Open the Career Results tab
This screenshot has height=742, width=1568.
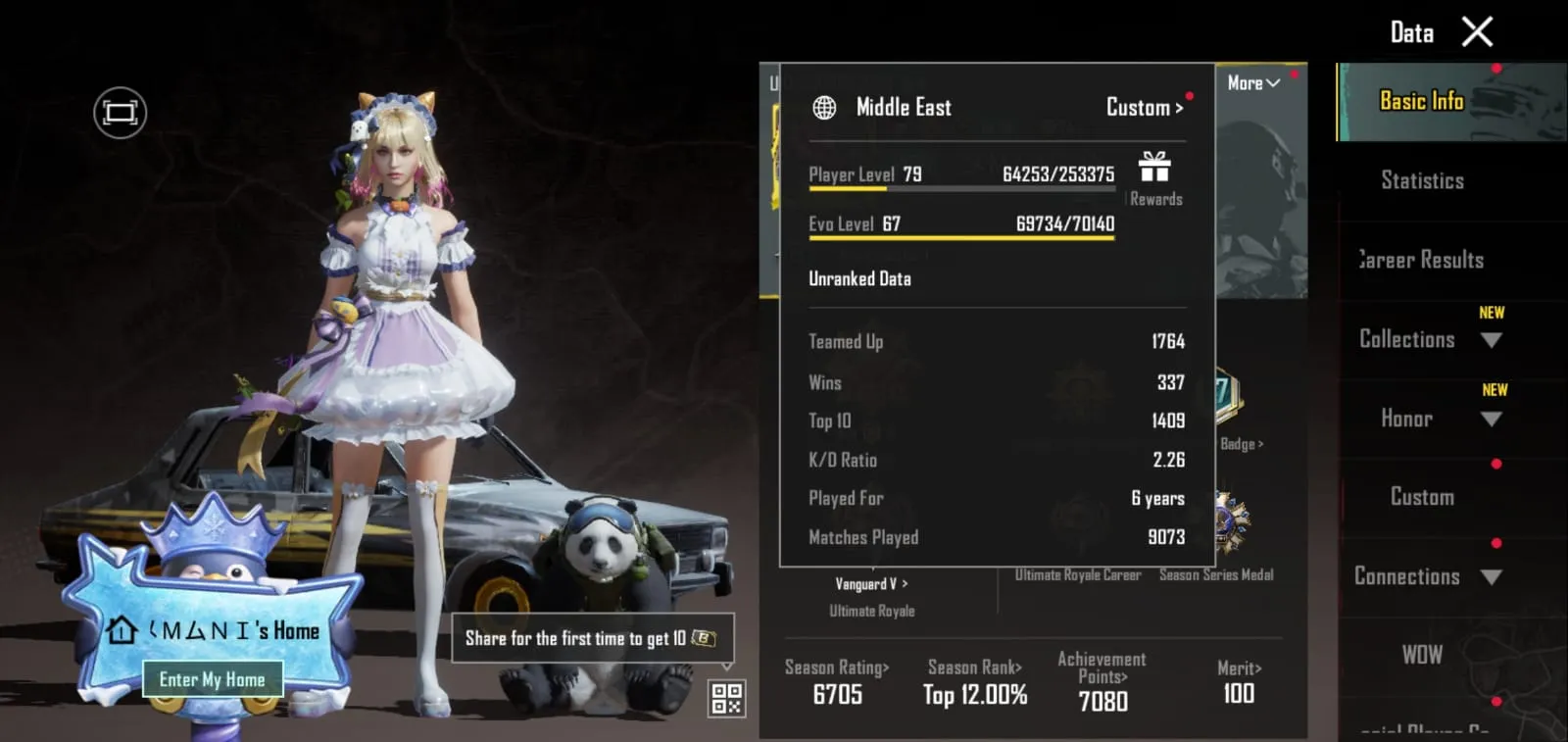point(1420,260)
